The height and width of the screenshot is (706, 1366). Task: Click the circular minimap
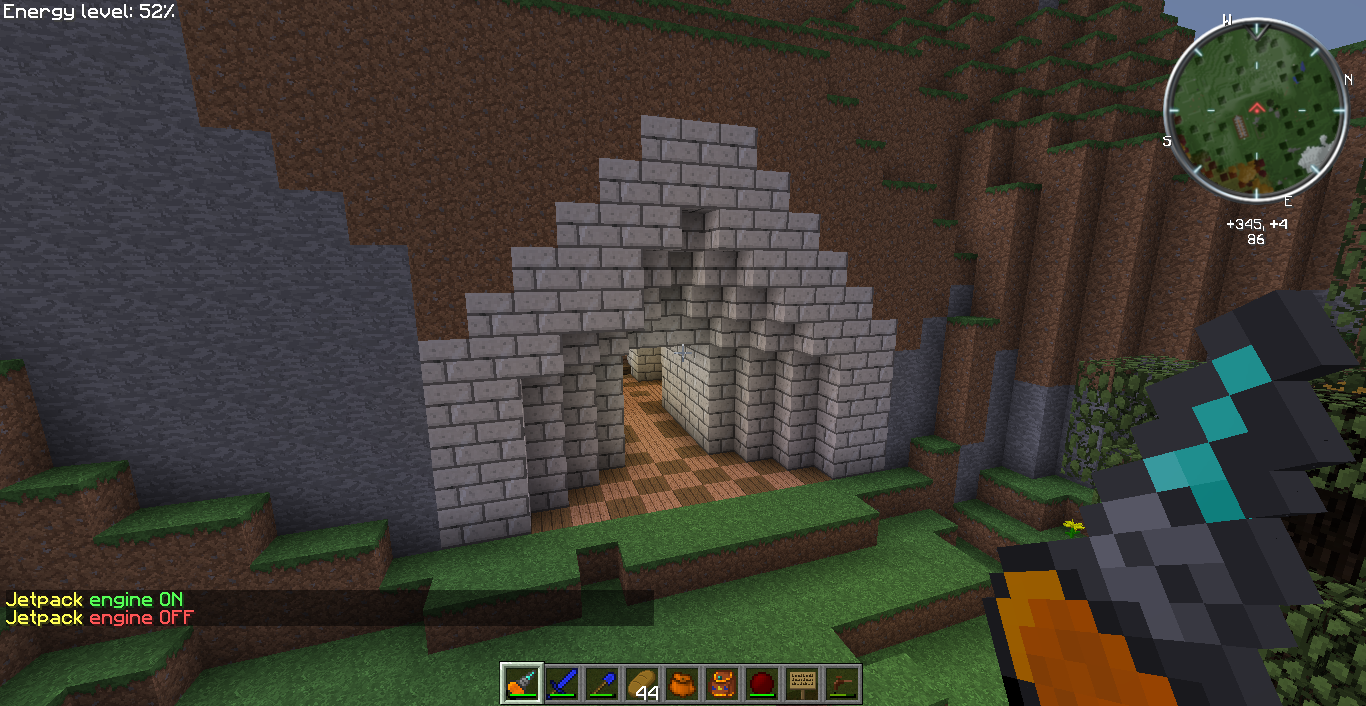click(x=1251, y=110)
